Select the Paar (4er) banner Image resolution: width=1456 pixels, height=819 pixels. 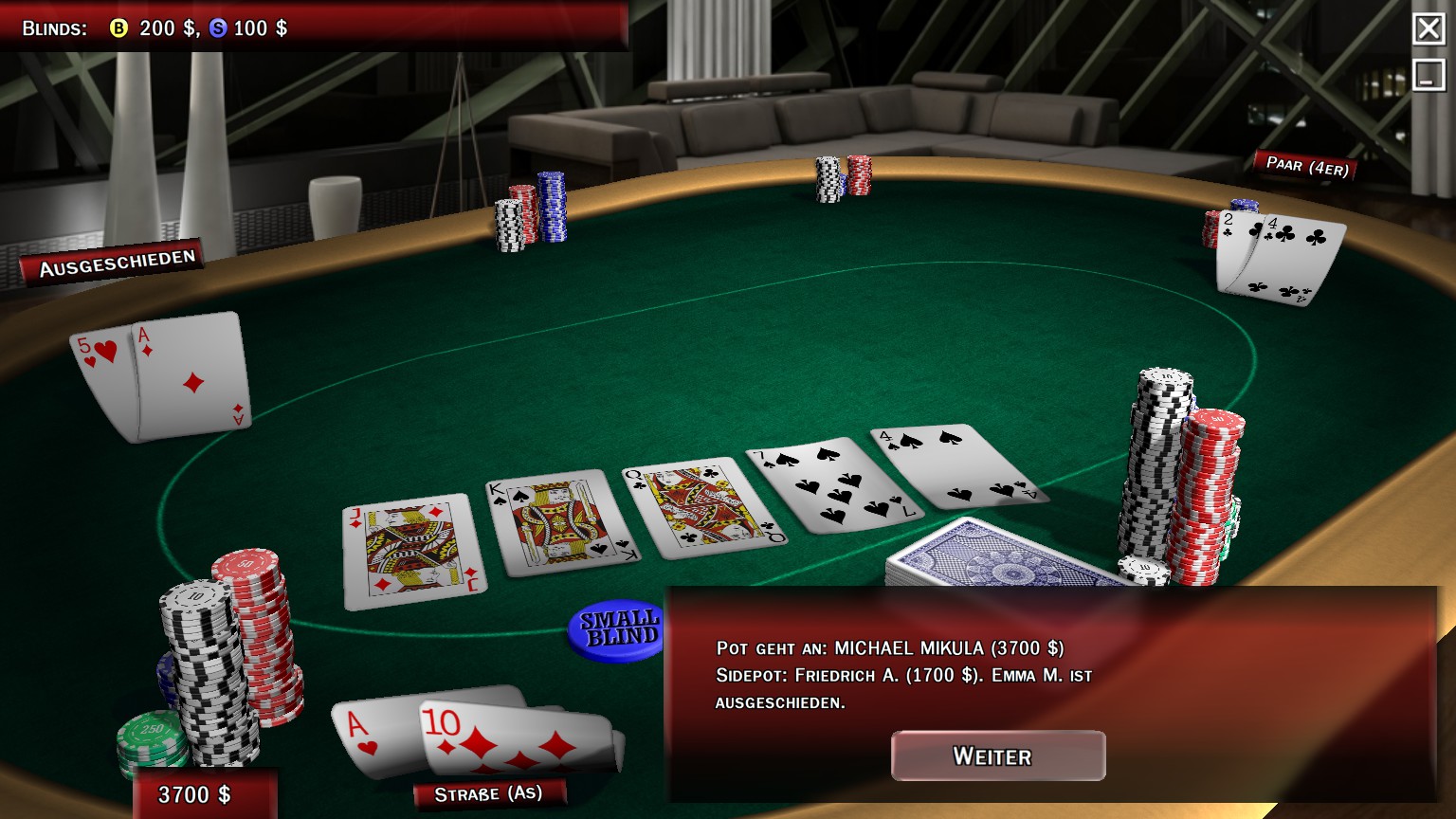[x=1308, y=165]
